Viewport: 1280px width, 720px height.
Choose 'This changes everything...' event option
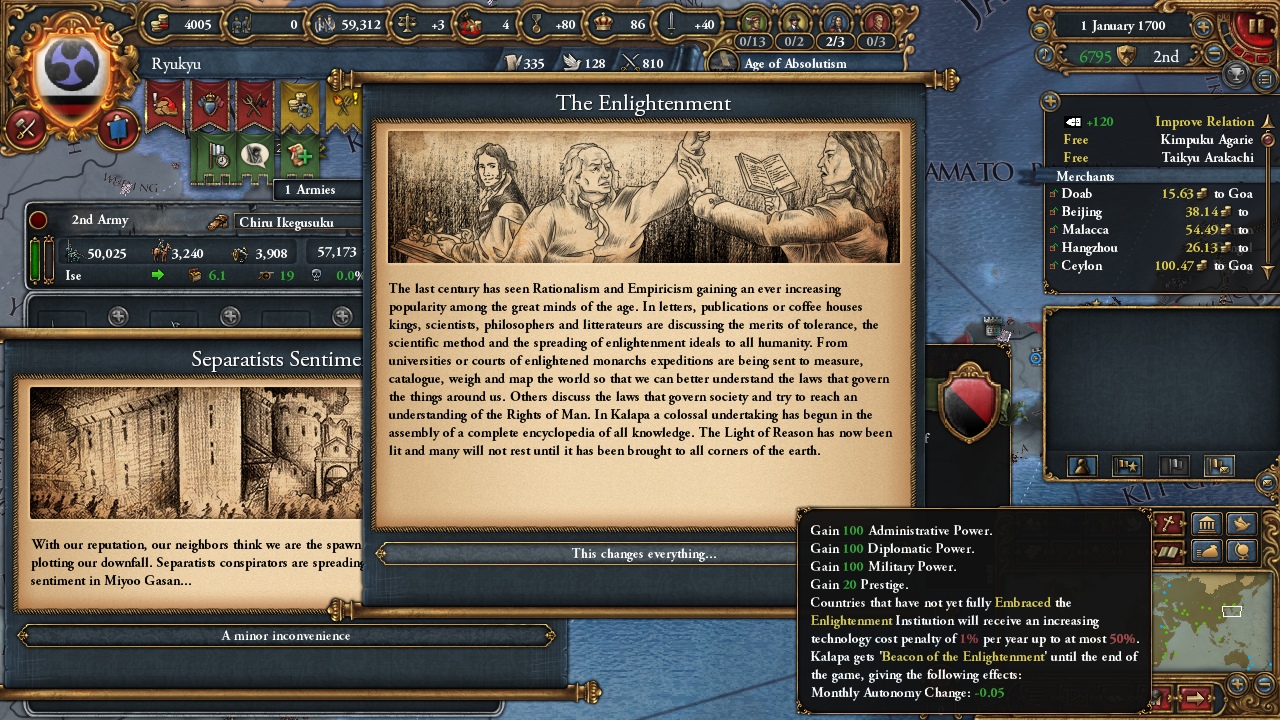(x=643, y=554)
